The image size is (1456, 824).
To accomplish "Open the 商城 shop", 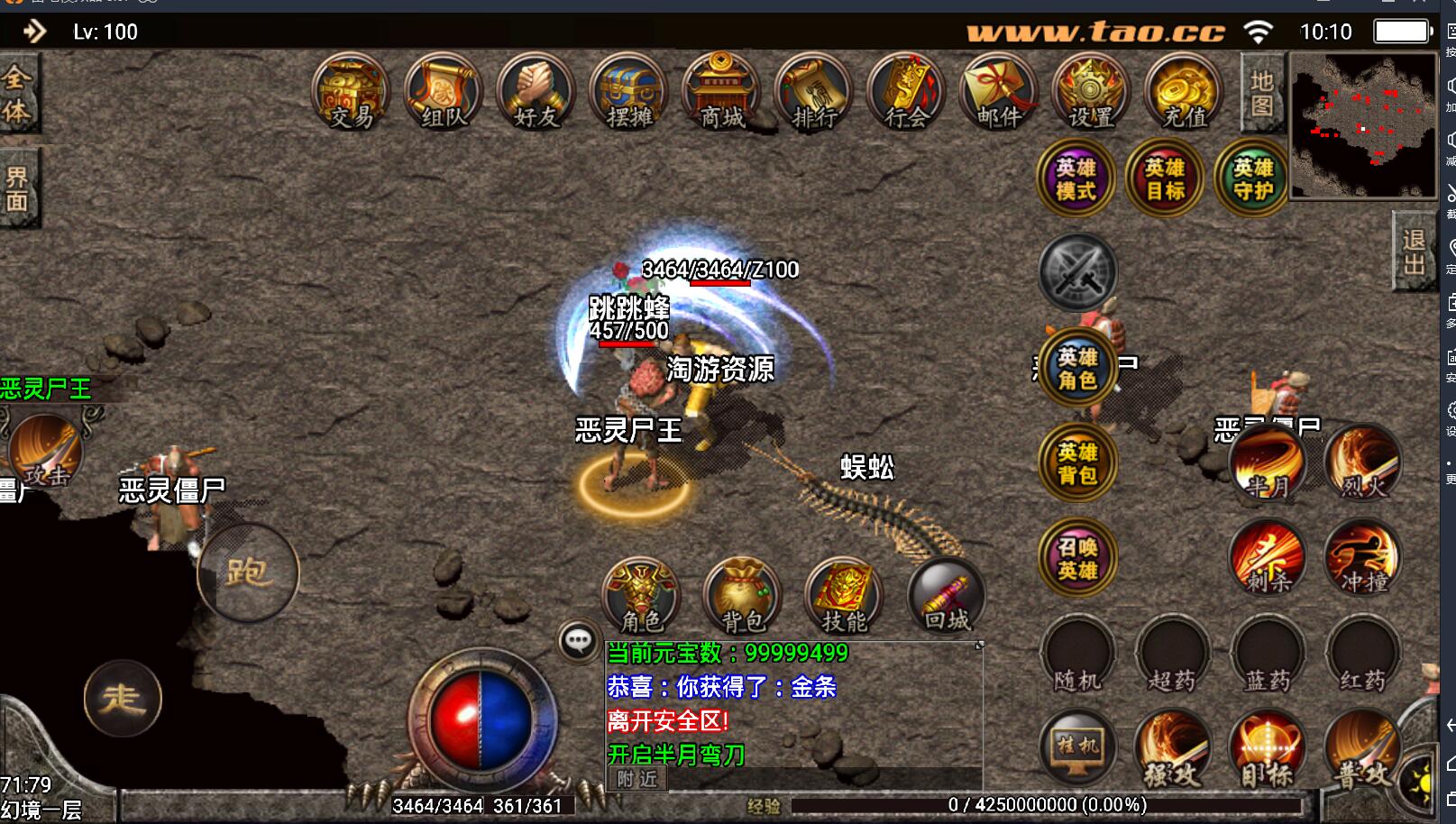I will tap(722, 92).
